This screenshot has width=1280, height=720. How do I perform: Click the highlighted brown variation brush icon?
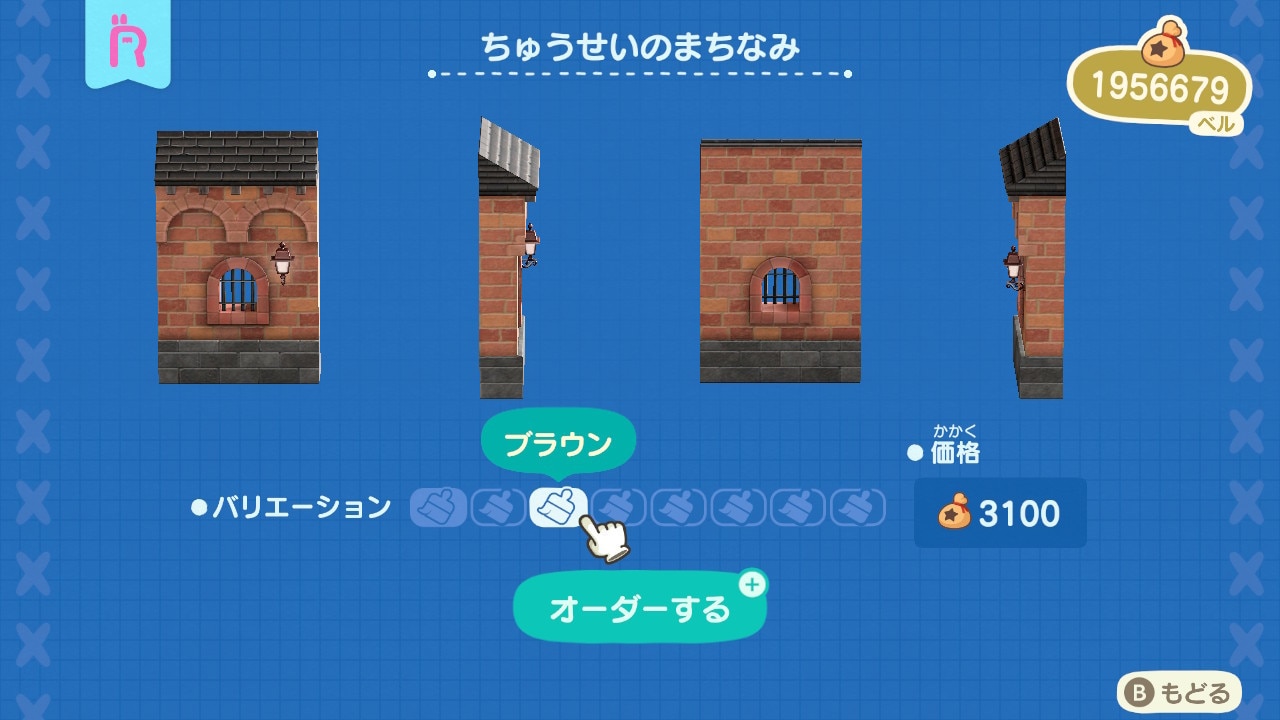coord(559,505)
